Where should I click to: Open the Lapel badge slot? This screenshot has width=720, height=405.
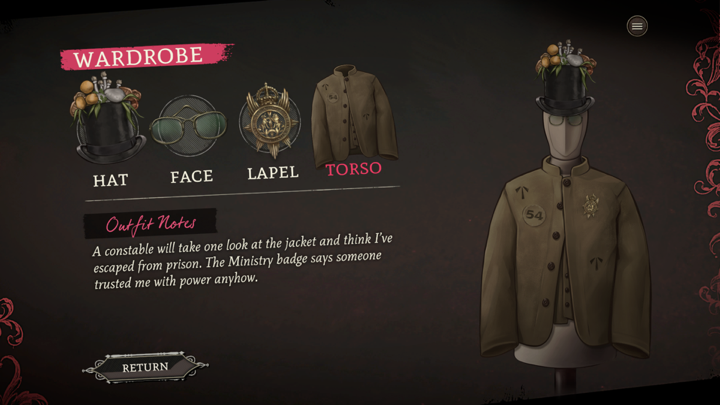click(270, 123)
